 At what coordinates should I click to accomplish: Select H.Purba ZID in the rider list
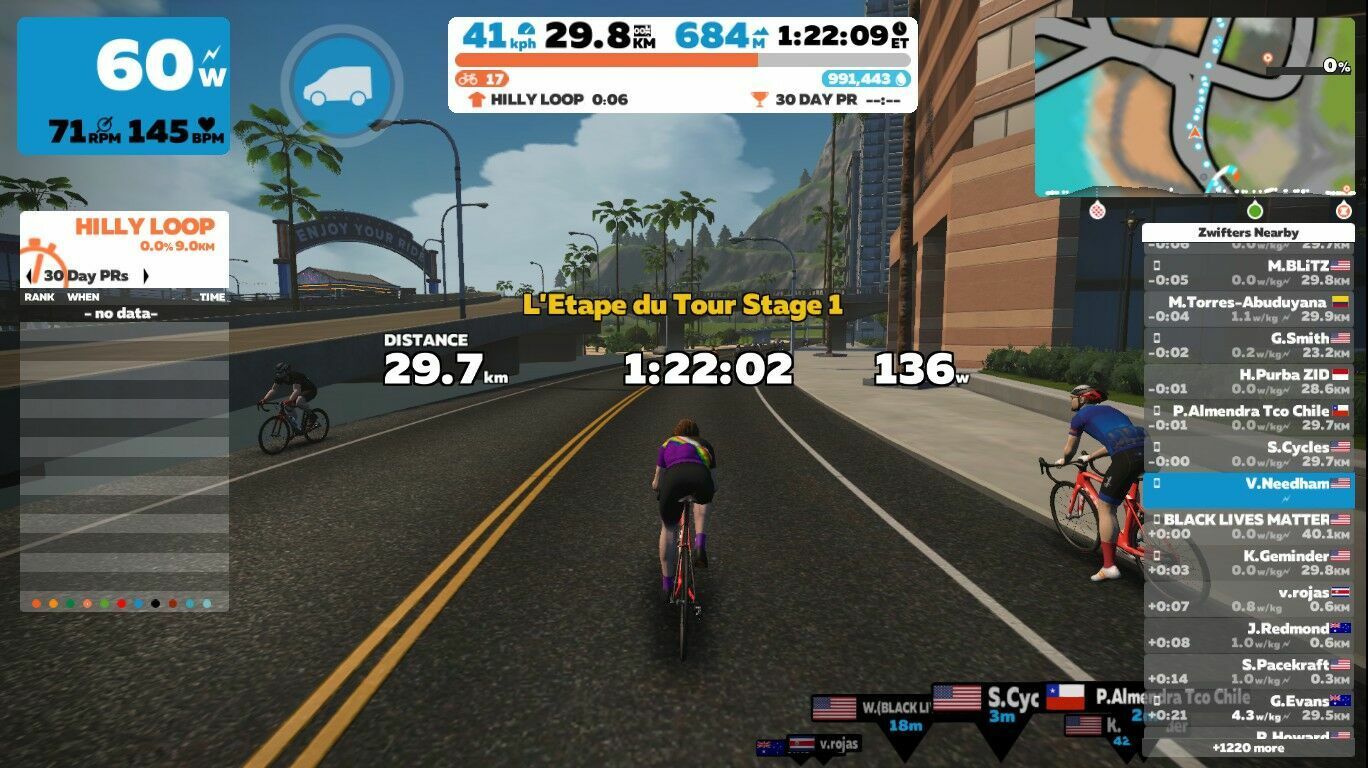[x=1247, y=381]
